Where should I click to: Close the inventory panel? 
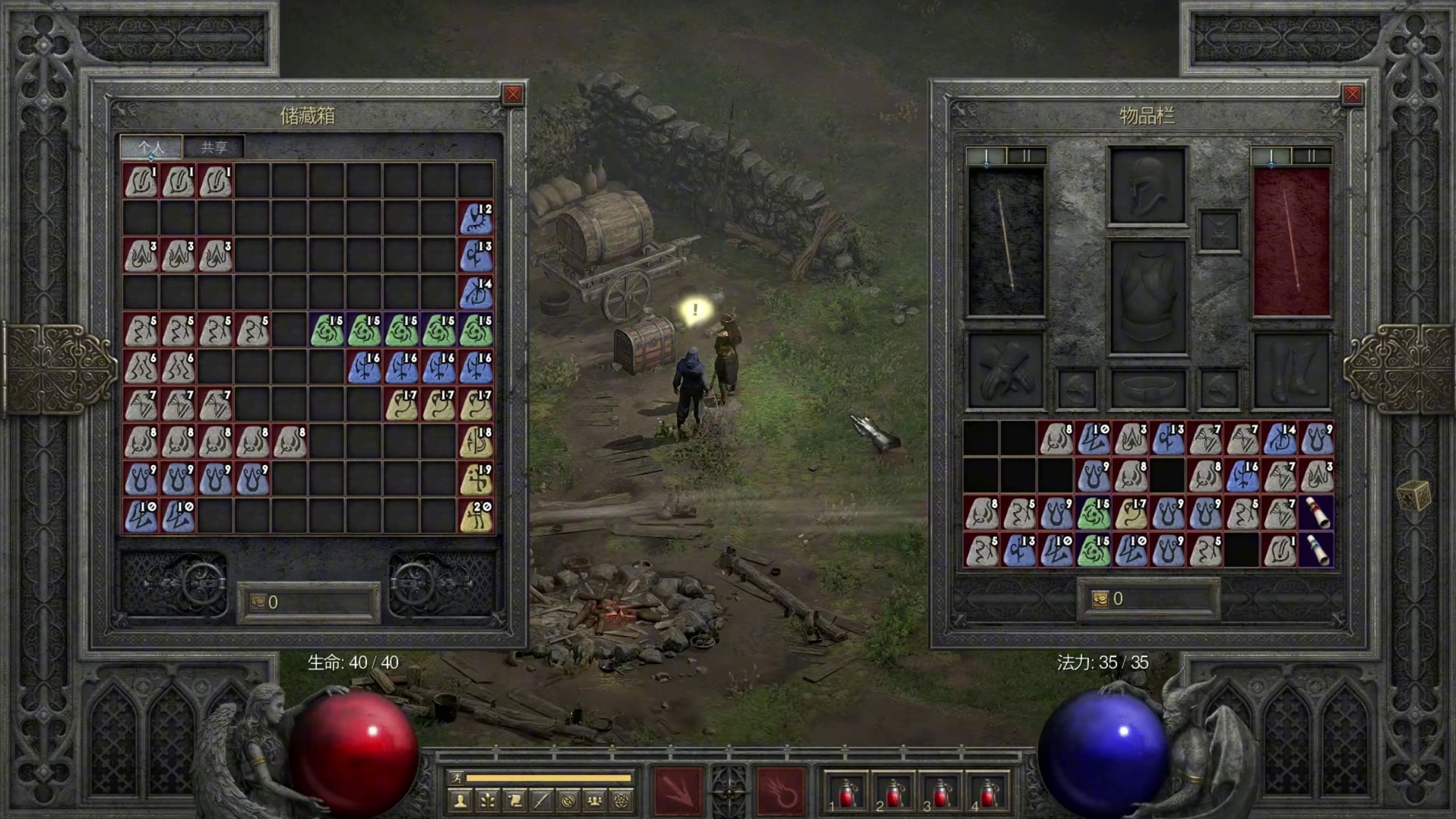pyautogui.click(x=1352, y=94)
